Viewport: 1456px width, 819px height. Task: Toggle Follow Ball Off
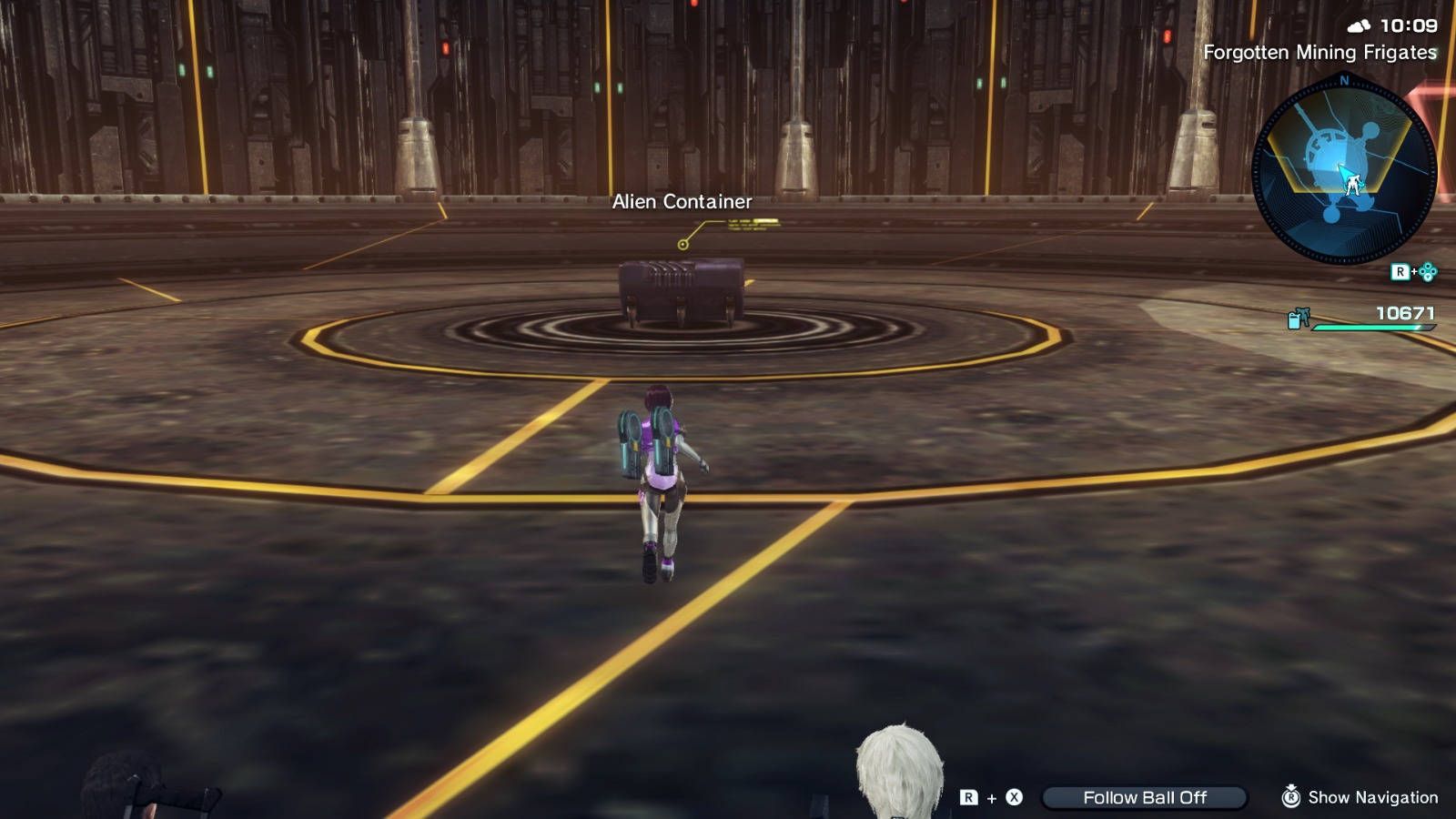coord(1145,797)
